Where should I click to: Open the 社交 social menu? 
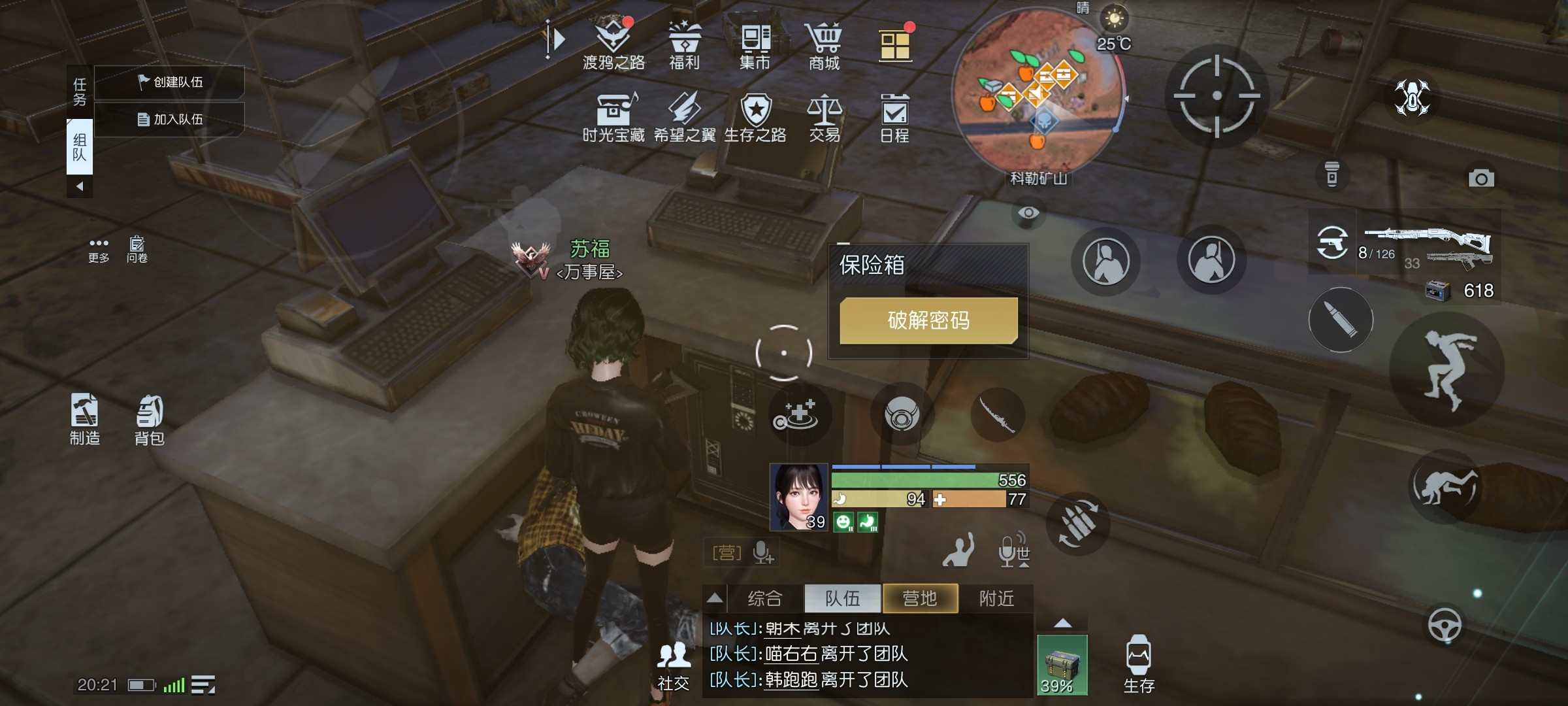[x=673, y=665]
